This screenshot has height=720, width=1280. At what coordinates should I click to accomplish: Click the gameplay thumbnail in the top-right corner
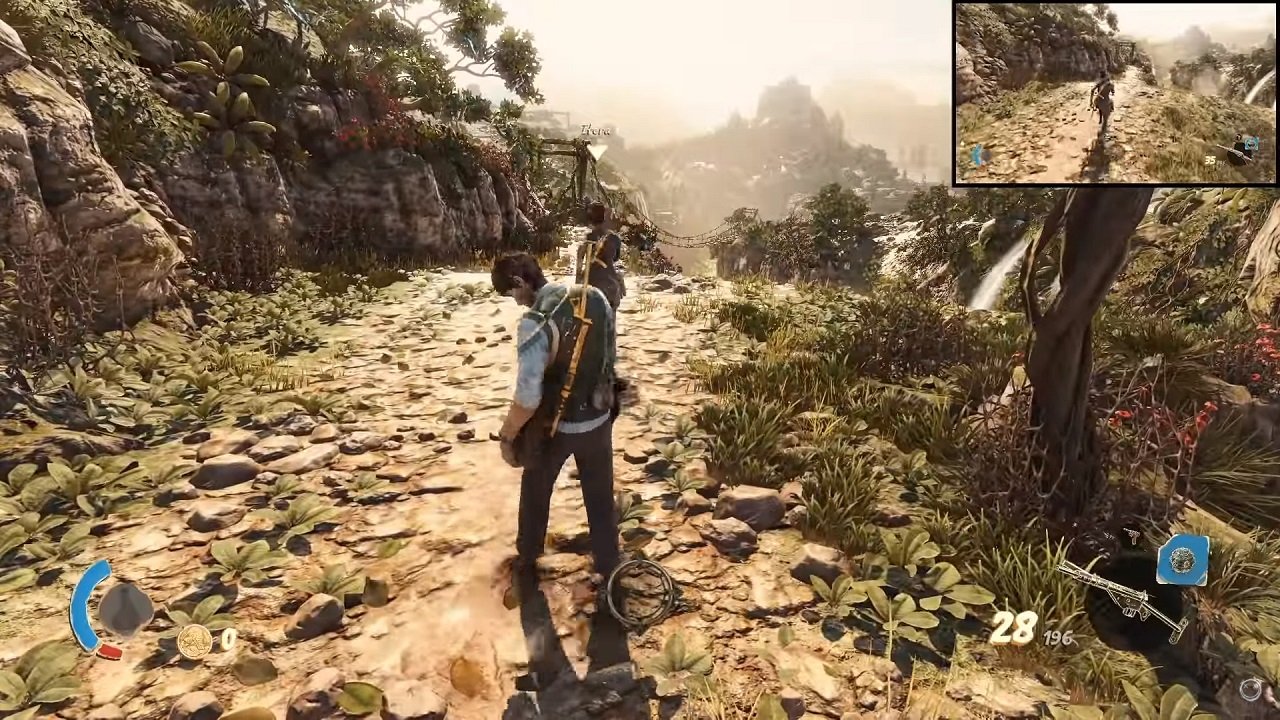[x=1115, y=95]
